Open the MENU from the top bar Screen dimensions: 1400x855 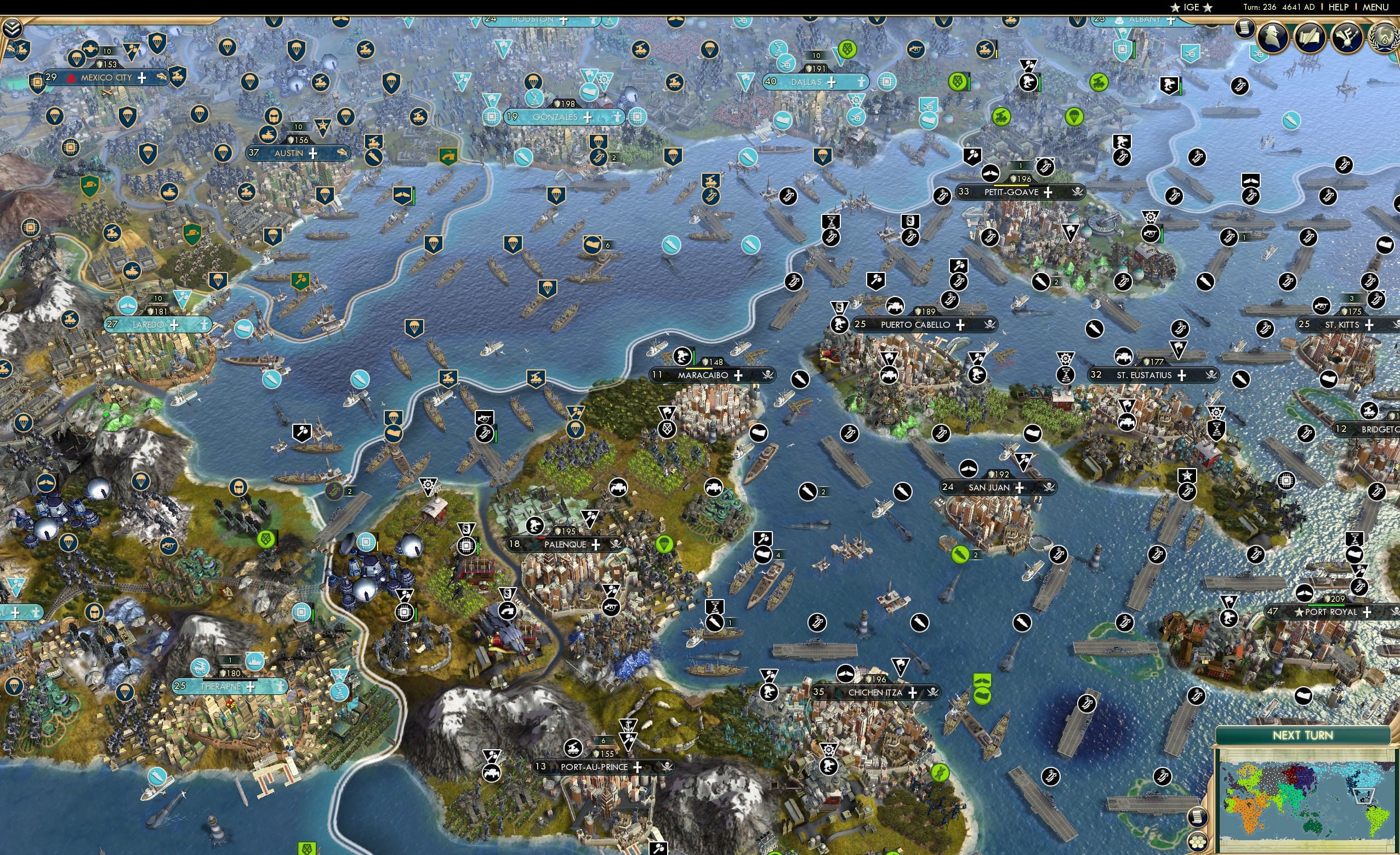(1374, 7)
